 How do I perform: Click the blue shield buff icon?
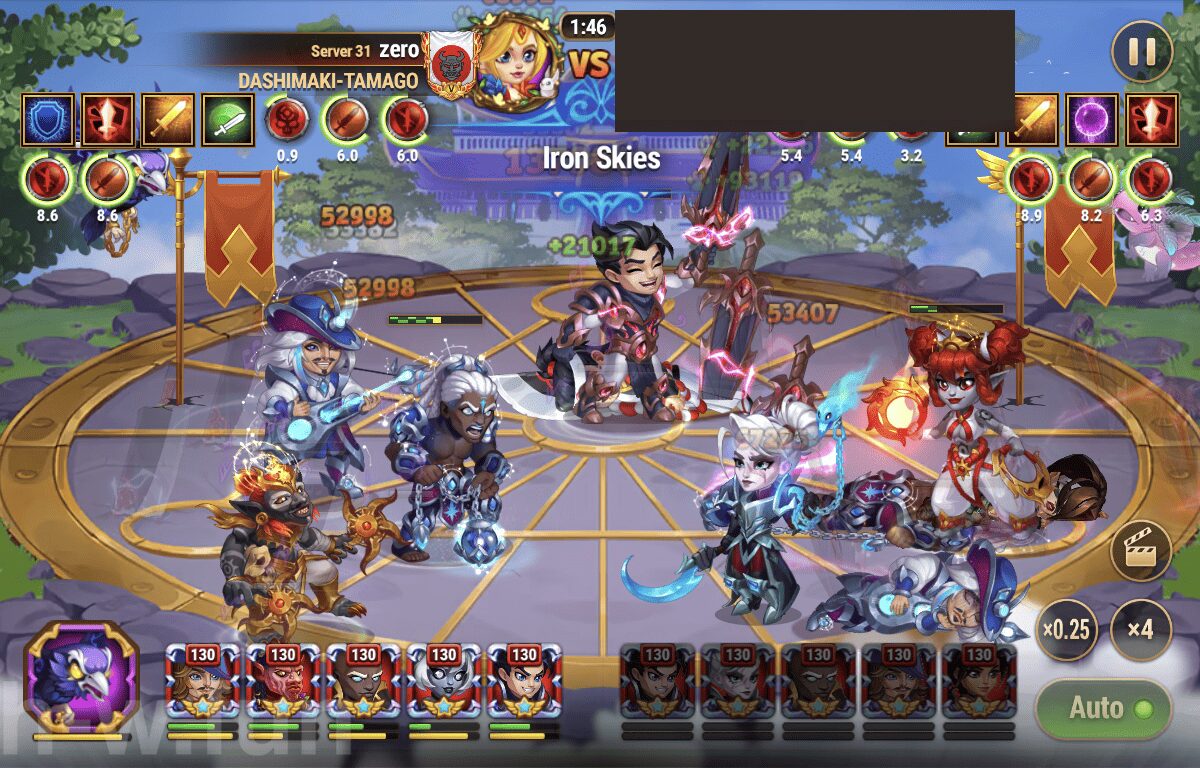(47, 119)
